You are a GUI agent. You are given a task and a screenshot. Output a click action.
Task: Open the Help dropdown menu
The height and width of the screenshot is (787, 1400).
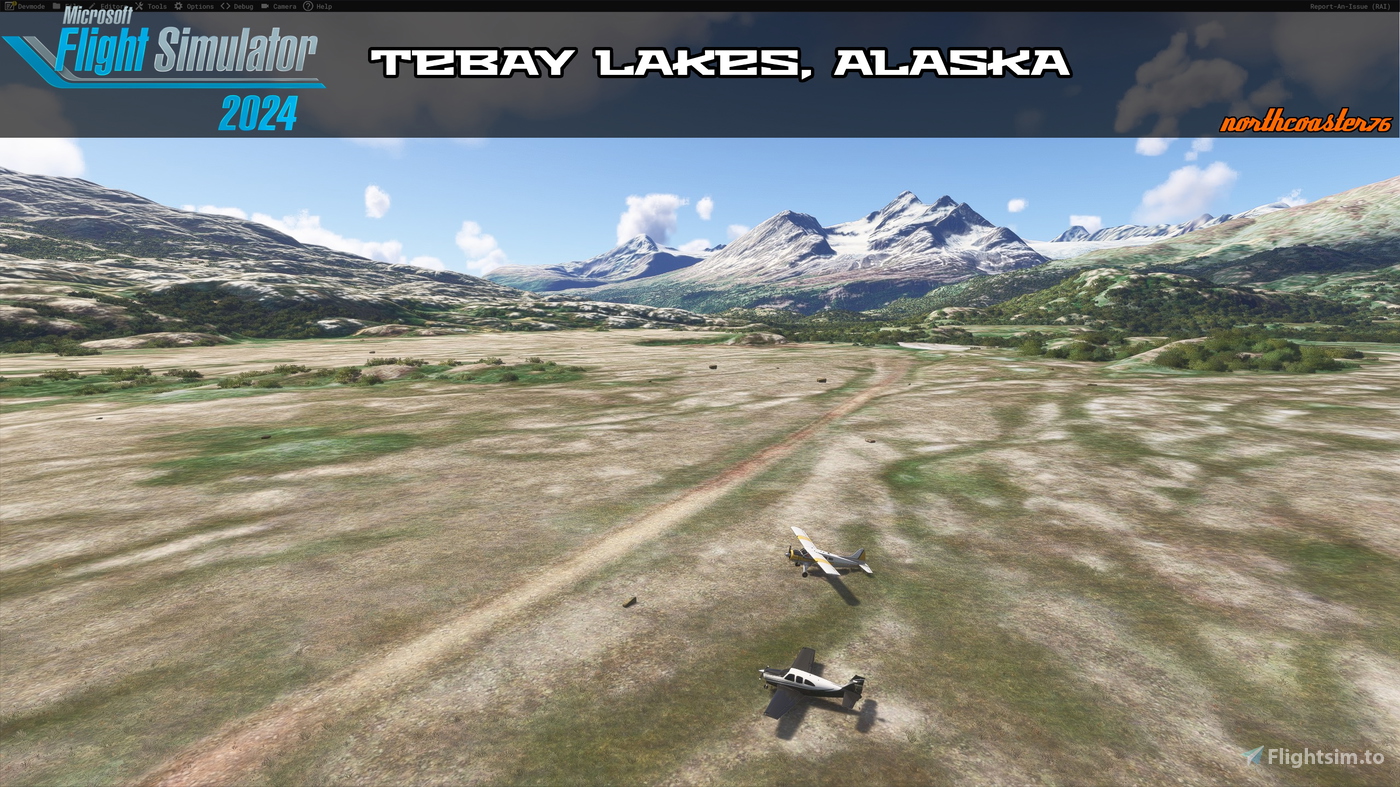click(322, 5)
